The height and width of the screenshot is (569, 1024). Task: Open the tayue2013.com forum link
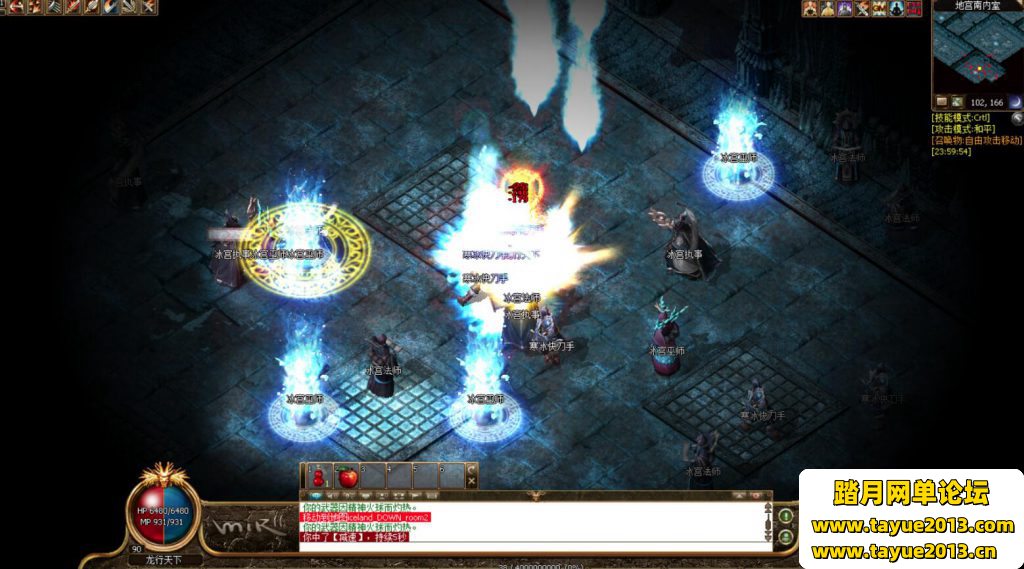[x=912, y=526]
